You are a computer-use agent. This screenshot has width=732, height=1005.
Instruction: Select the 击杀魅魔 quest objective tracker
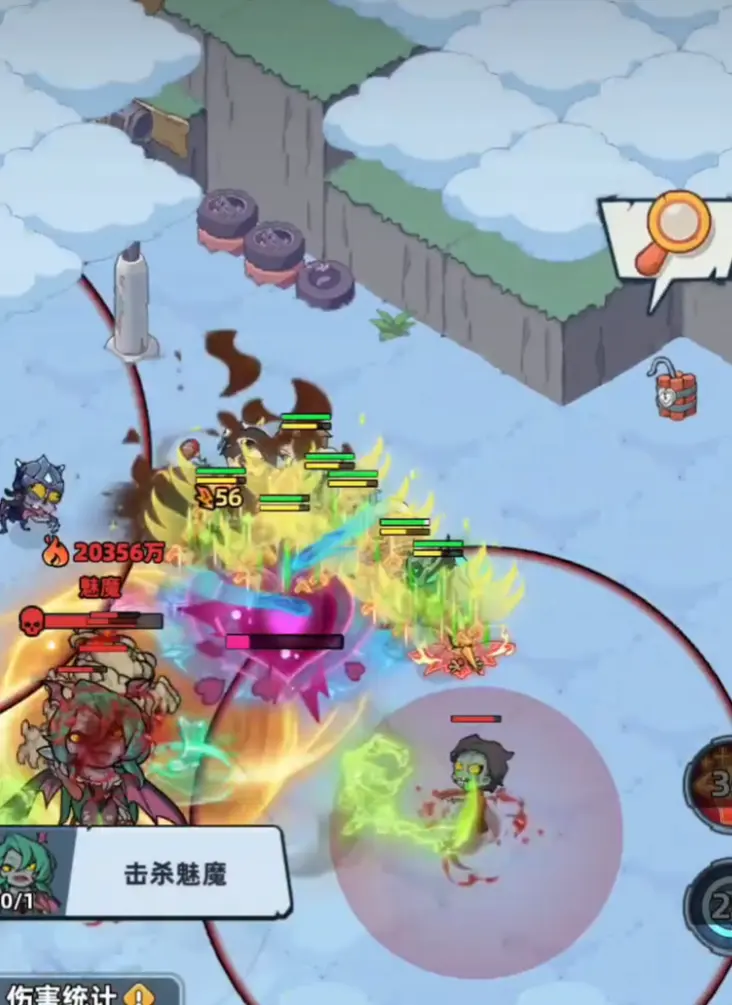tap(174, 873)
